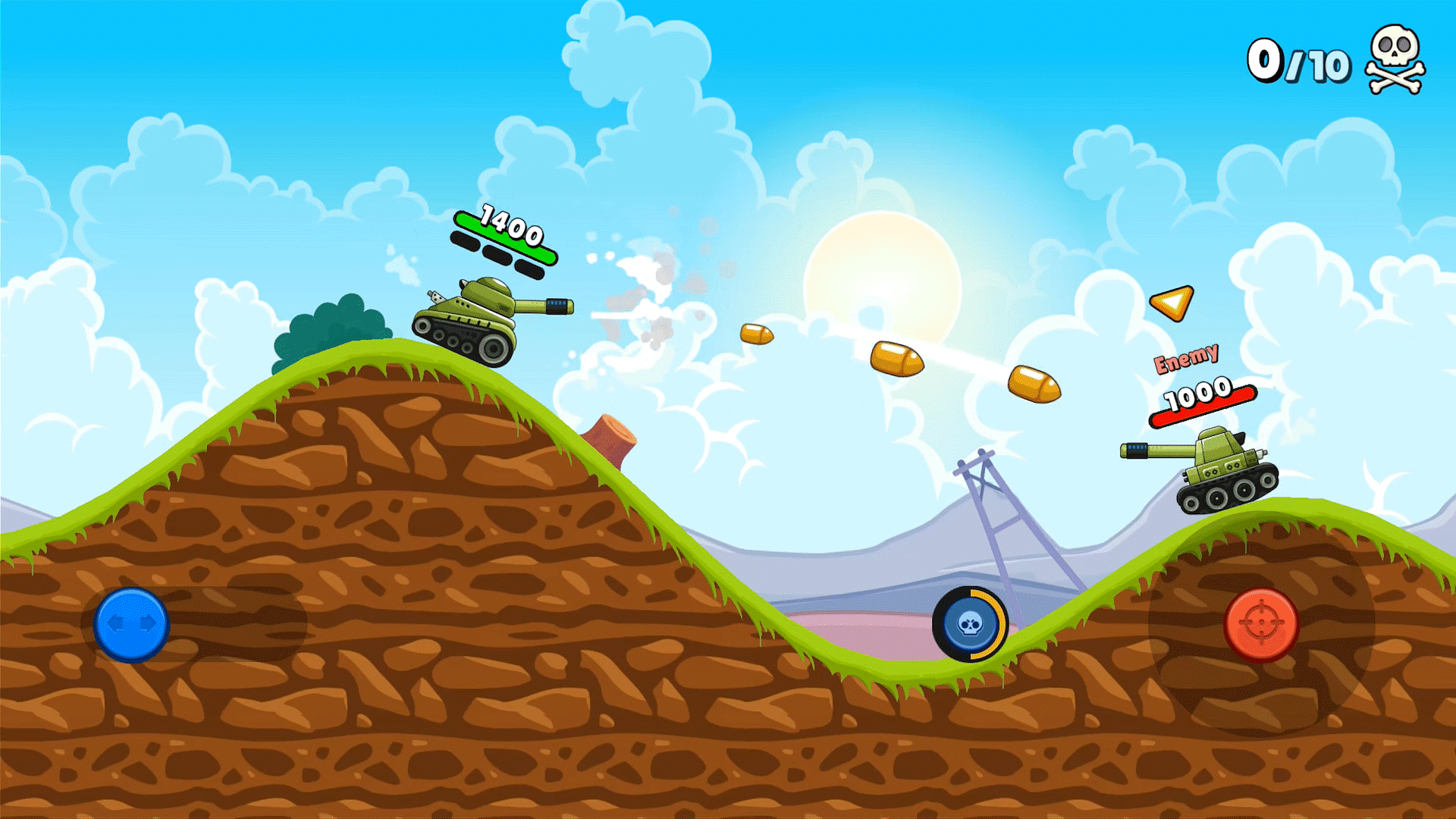Click the Enemy label above the tank

(1187, 356)
